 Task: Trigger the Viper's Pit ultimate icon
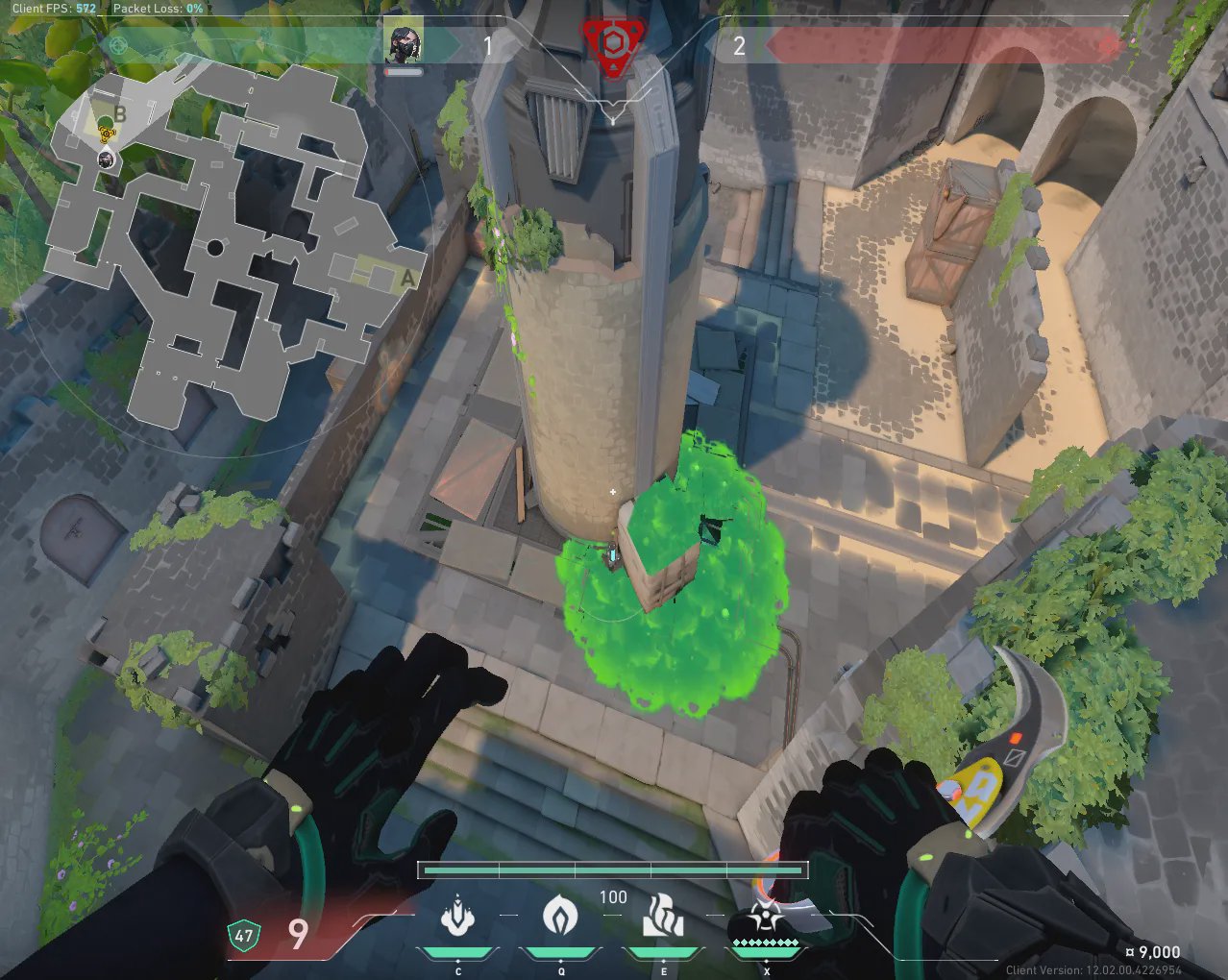click(764, 918)
